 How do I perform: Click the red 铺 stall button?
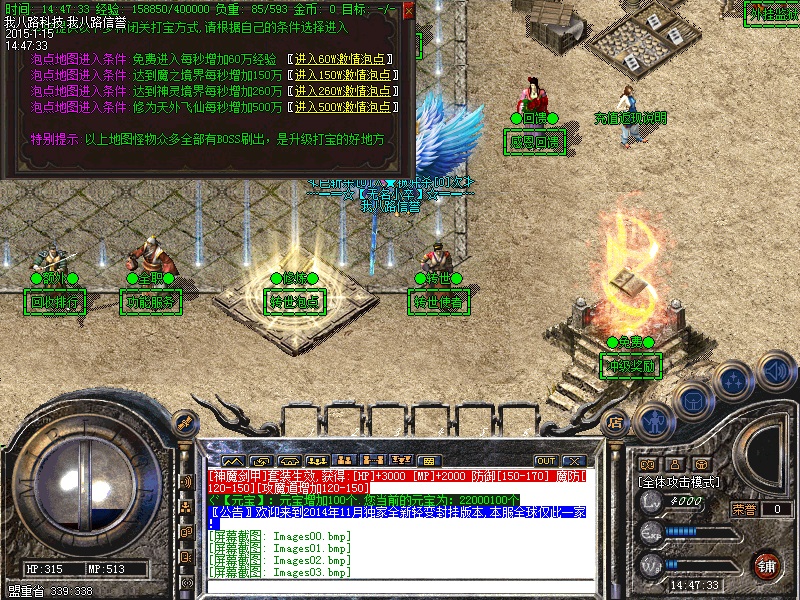766,565
